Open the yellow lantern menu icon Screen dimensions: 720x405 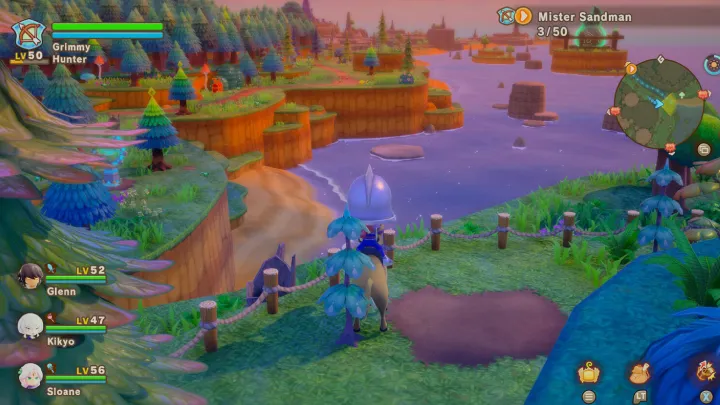(x=589, y=374)
